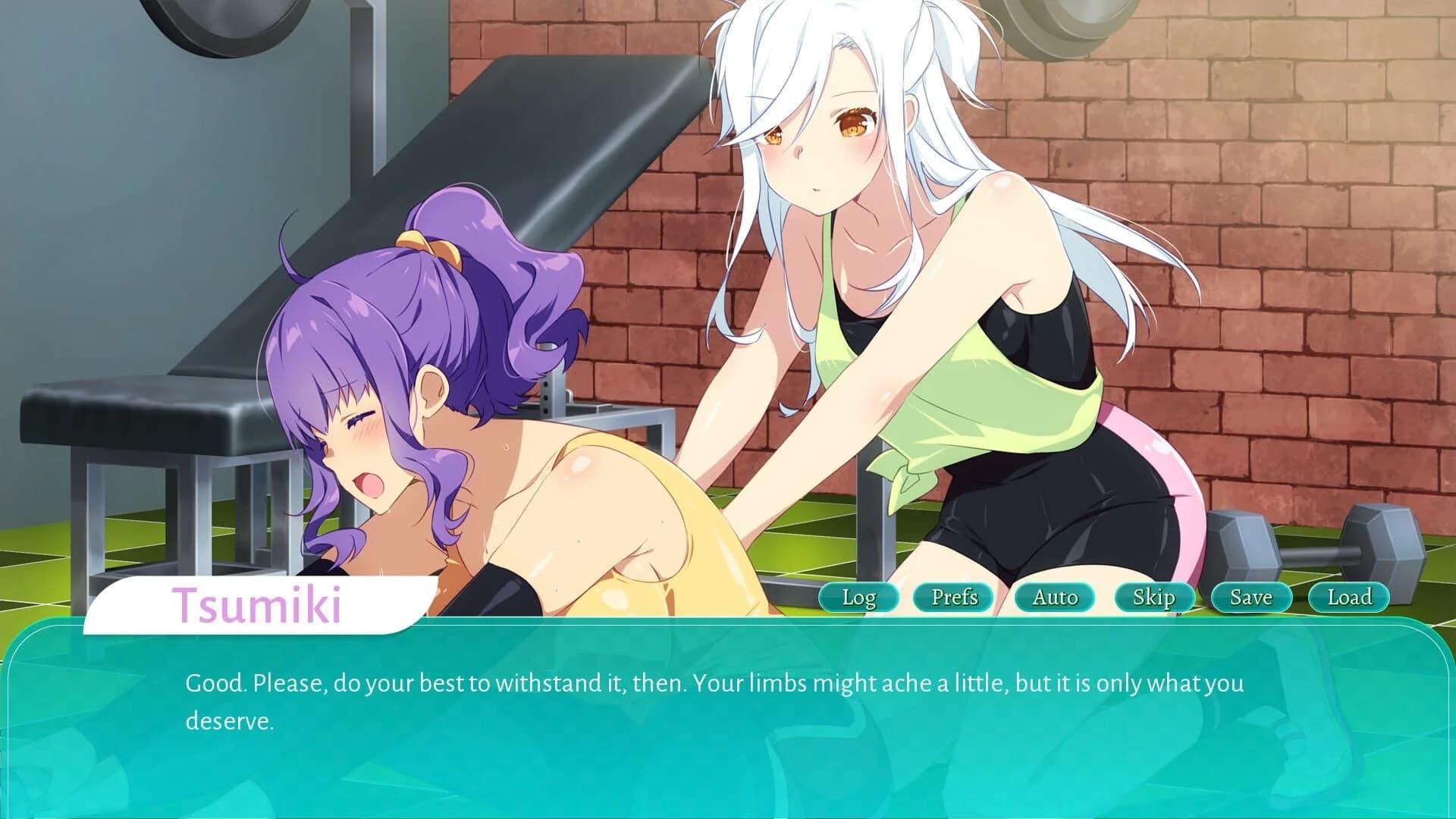The width and height of the screenshot is (1456, 819).
Task: Open the Save menu to record progress
Action: coord(1250,598)
